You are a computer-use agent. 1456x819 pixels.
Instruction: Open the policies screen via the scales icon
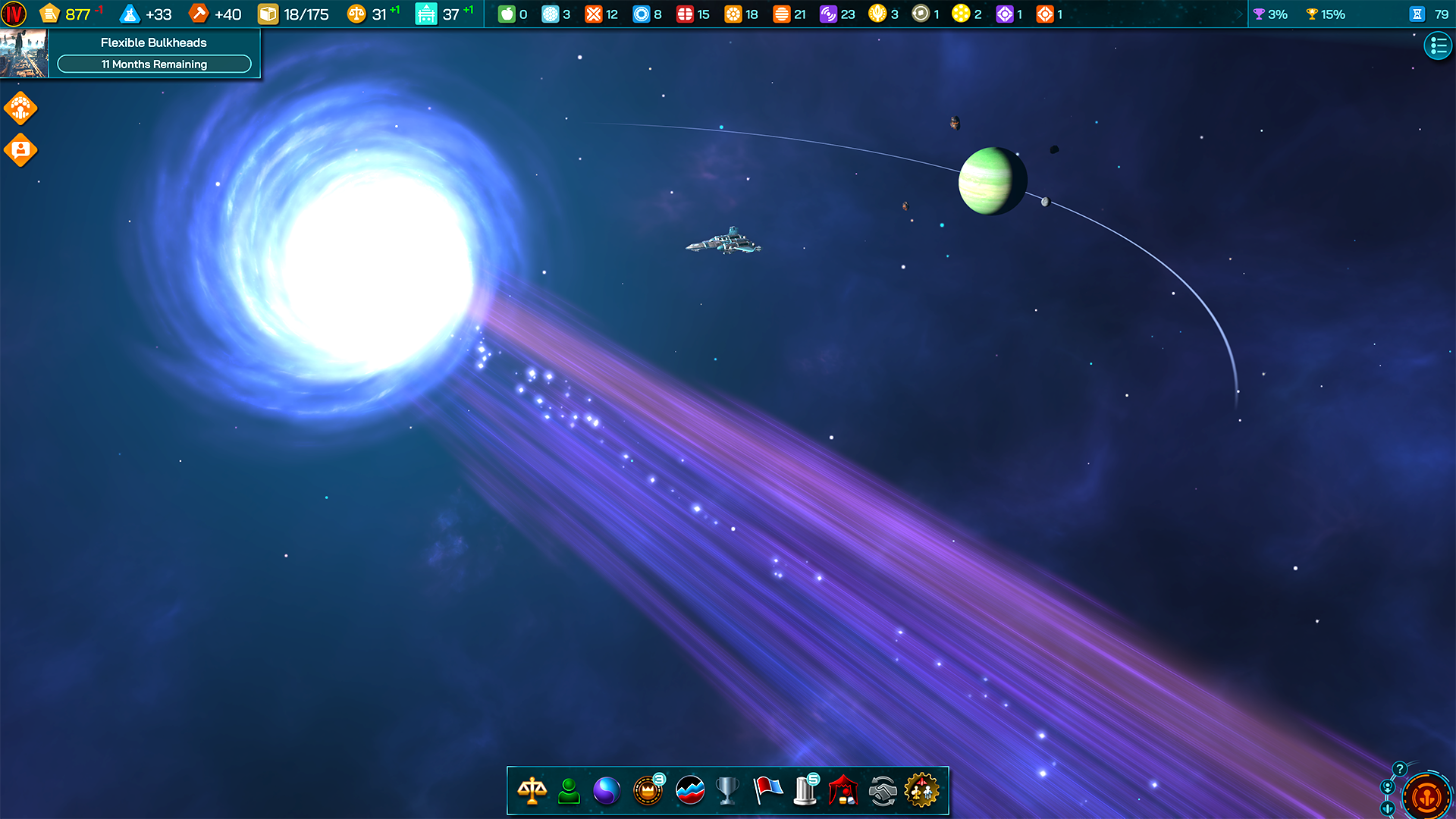(532, 790)
